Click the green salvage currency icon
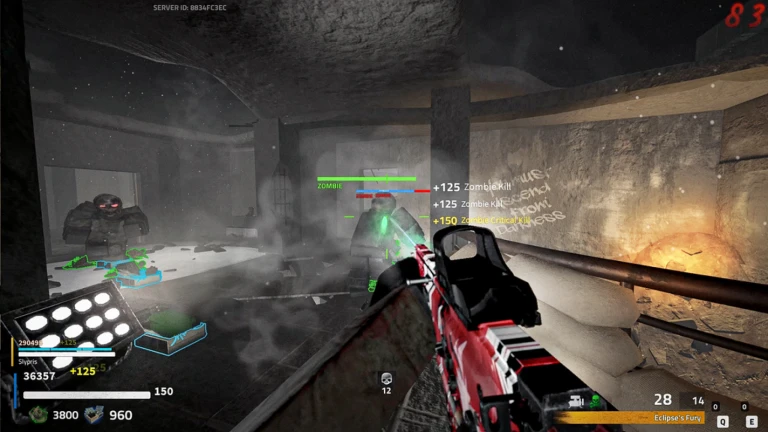The image size is (768, 432). [x=38, y=415]
